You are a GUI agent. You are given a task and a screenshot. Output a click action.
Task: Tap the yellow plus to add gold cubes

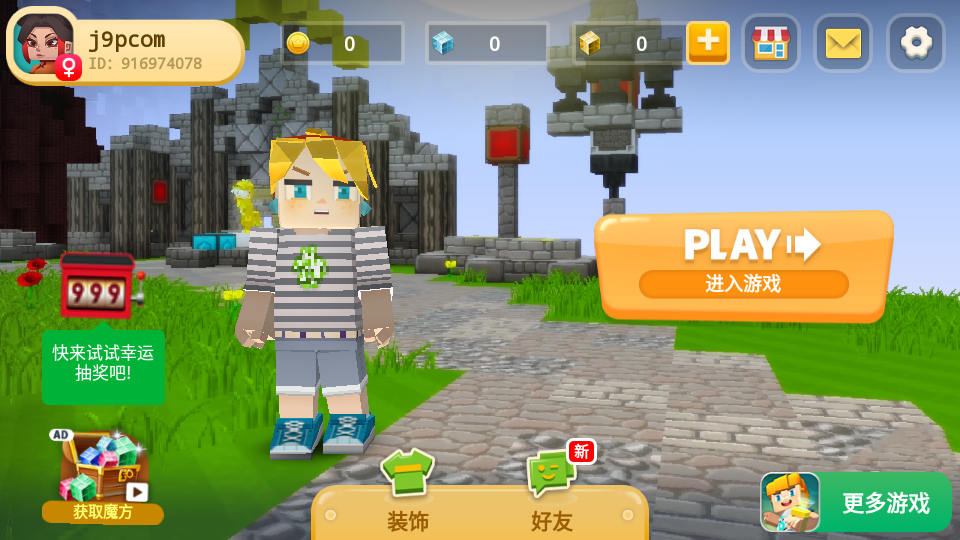[707, 42]
